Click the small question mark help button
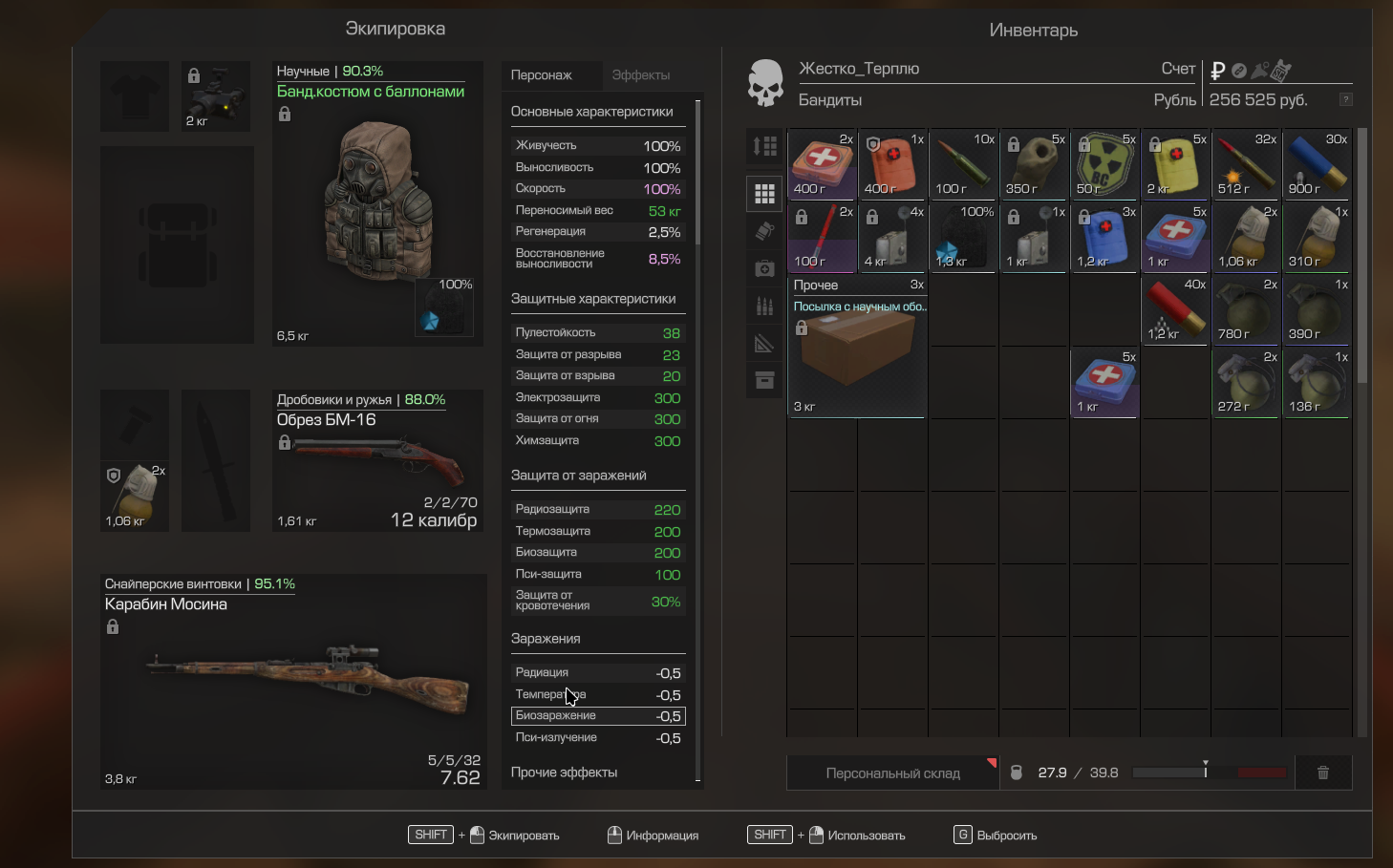Screen dimensions: 1393x868 [1345, 99]
